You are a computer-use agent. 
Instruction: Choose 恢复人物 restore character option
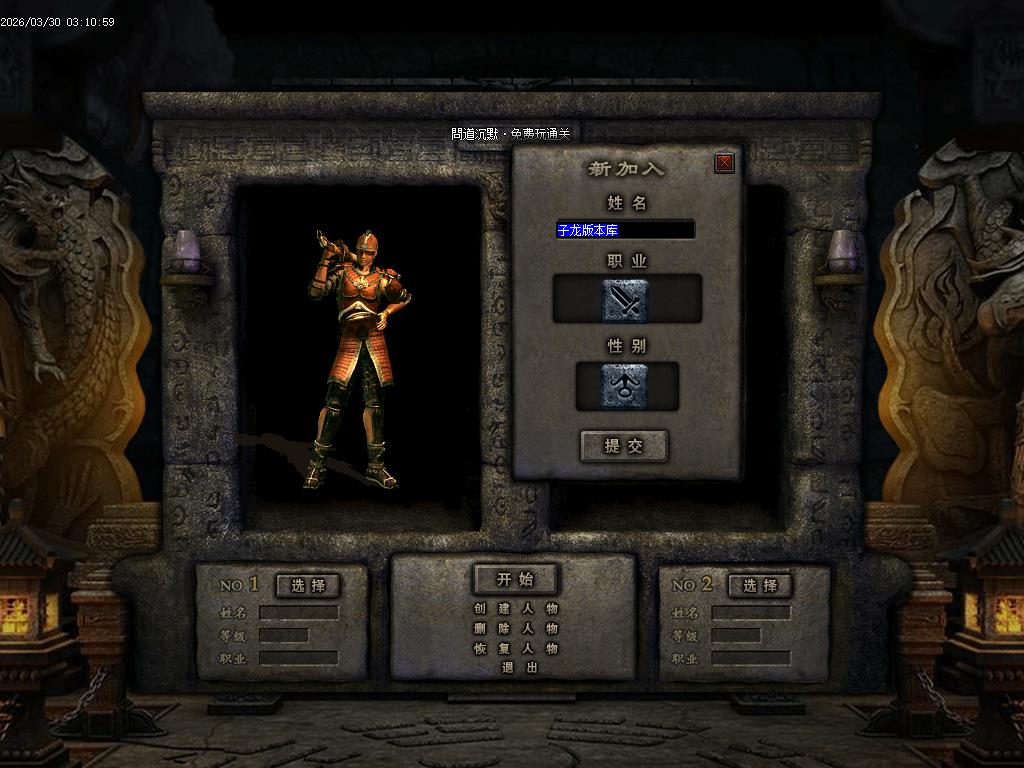pyautogui.click(x=515, y=648)
